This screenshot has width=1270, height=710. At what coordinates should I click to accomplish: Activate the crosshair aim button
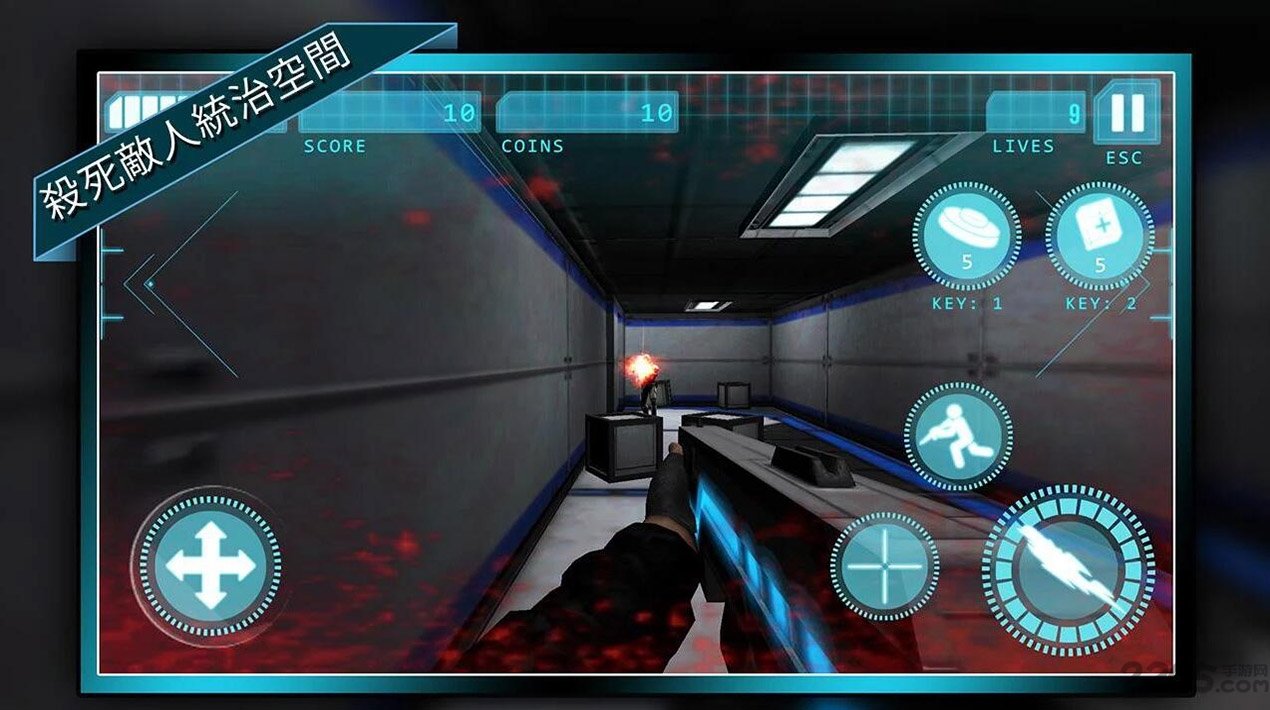pos(884,566)
